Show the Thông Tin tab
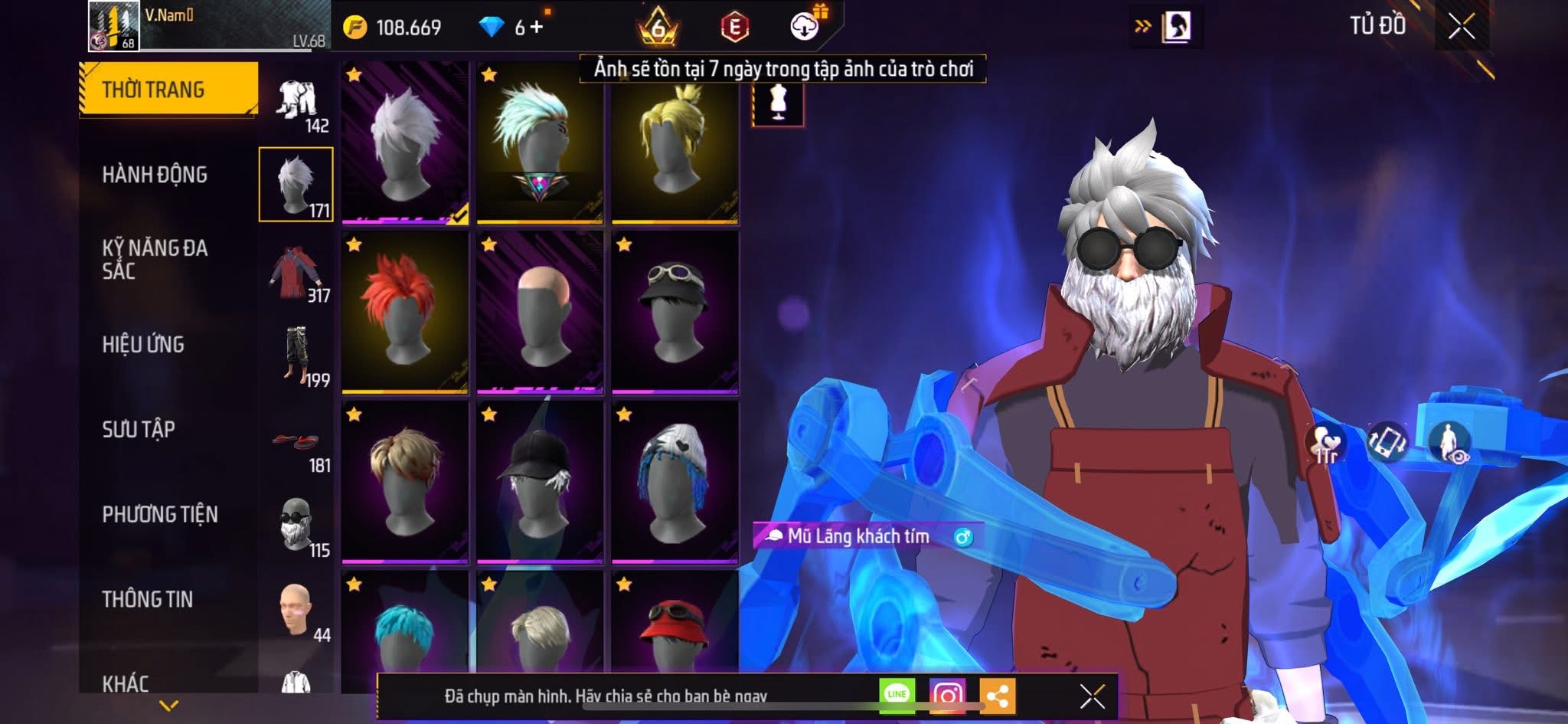 148,599
